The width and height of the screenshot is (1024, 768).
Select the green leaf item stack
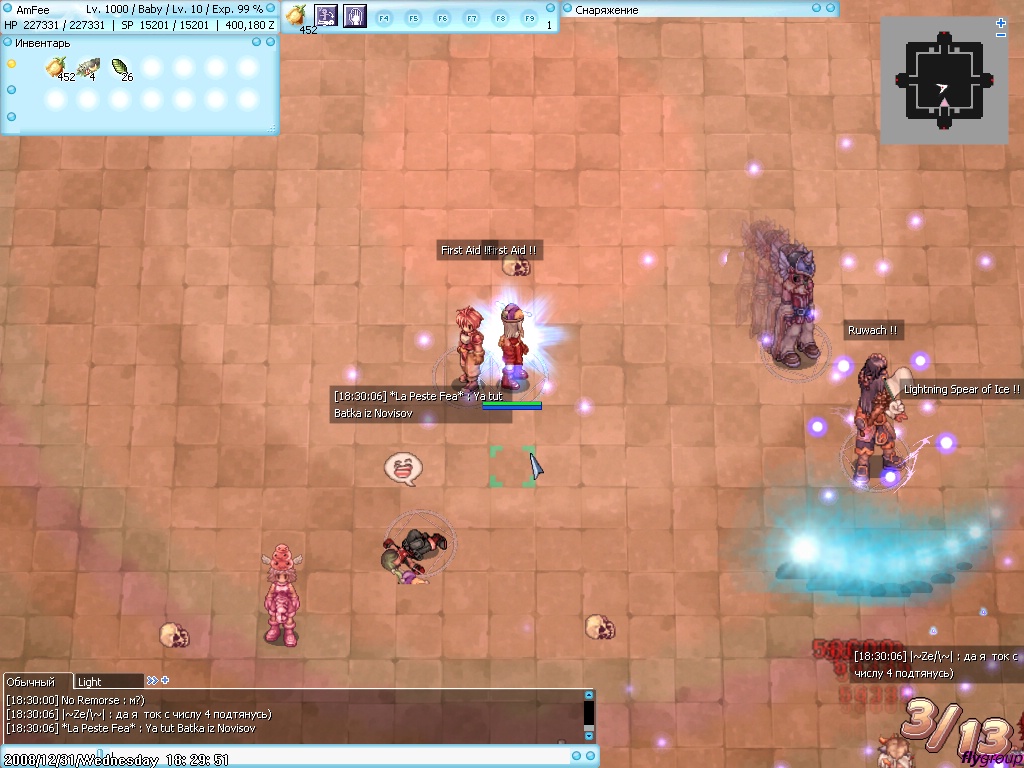pos(120,68)
